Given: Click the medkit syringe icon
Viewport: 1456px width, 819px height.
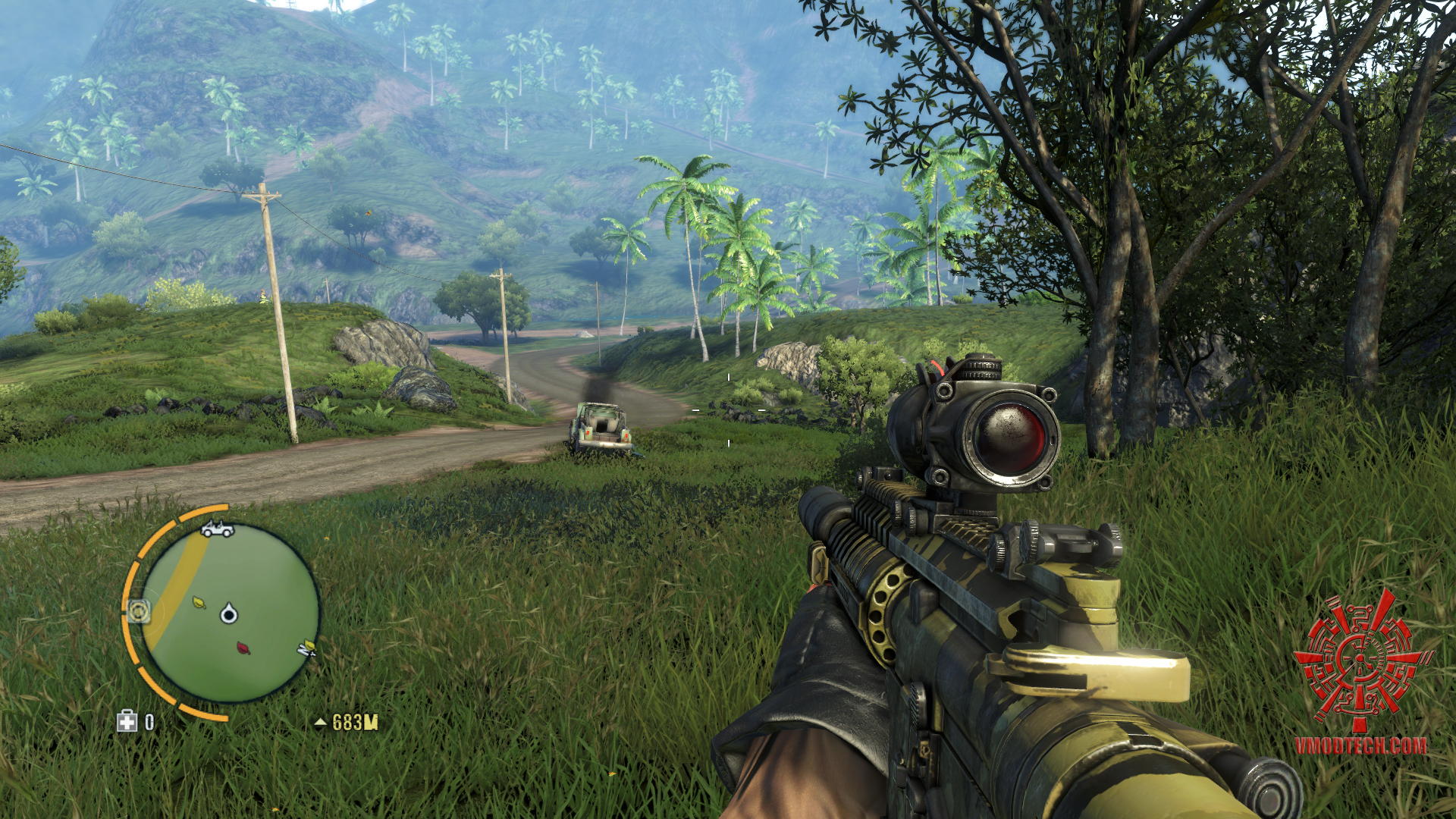Looking at the screenshot, I should pos(127,721).
